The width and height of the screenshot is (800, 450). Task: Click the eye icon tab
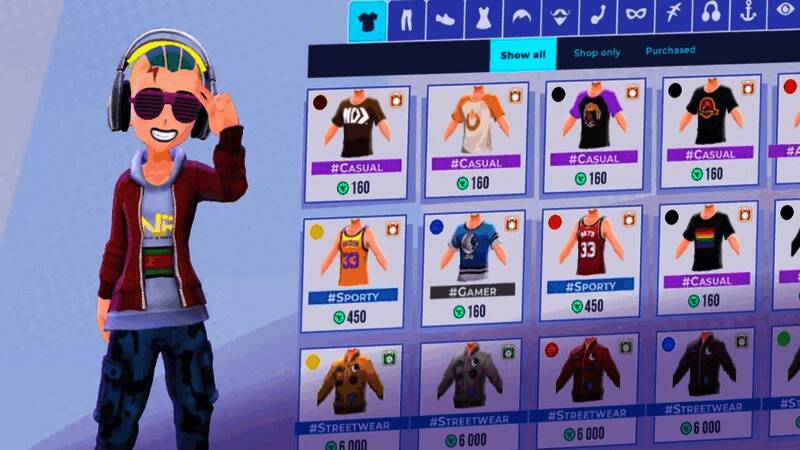click(784, 12)
